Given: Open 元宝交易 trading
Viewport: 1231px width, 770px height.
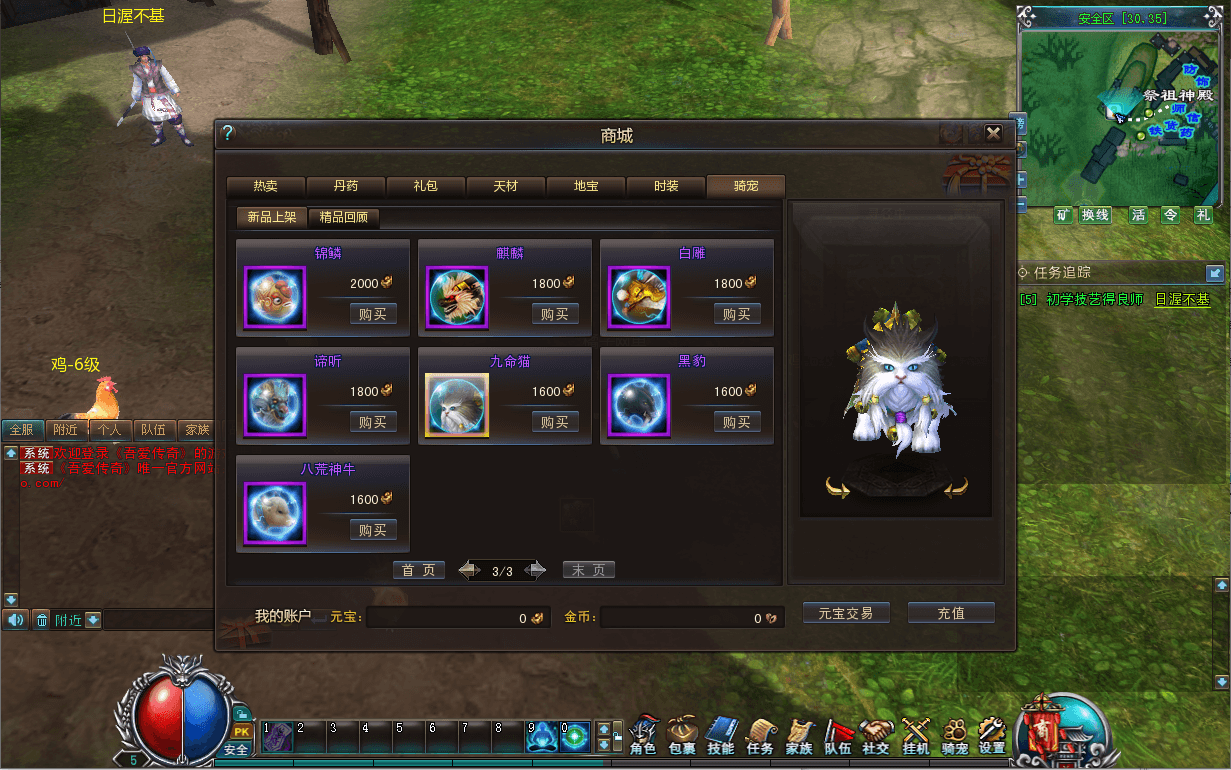Looking at the screenshot, I should (x=845, y=613).
